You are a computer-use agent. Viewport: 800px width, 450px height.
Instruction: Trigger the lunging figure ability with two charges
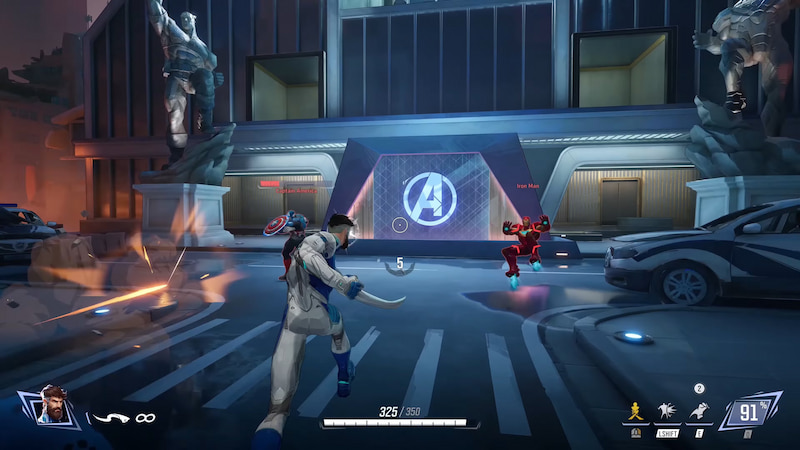click(x=700, y=409)
